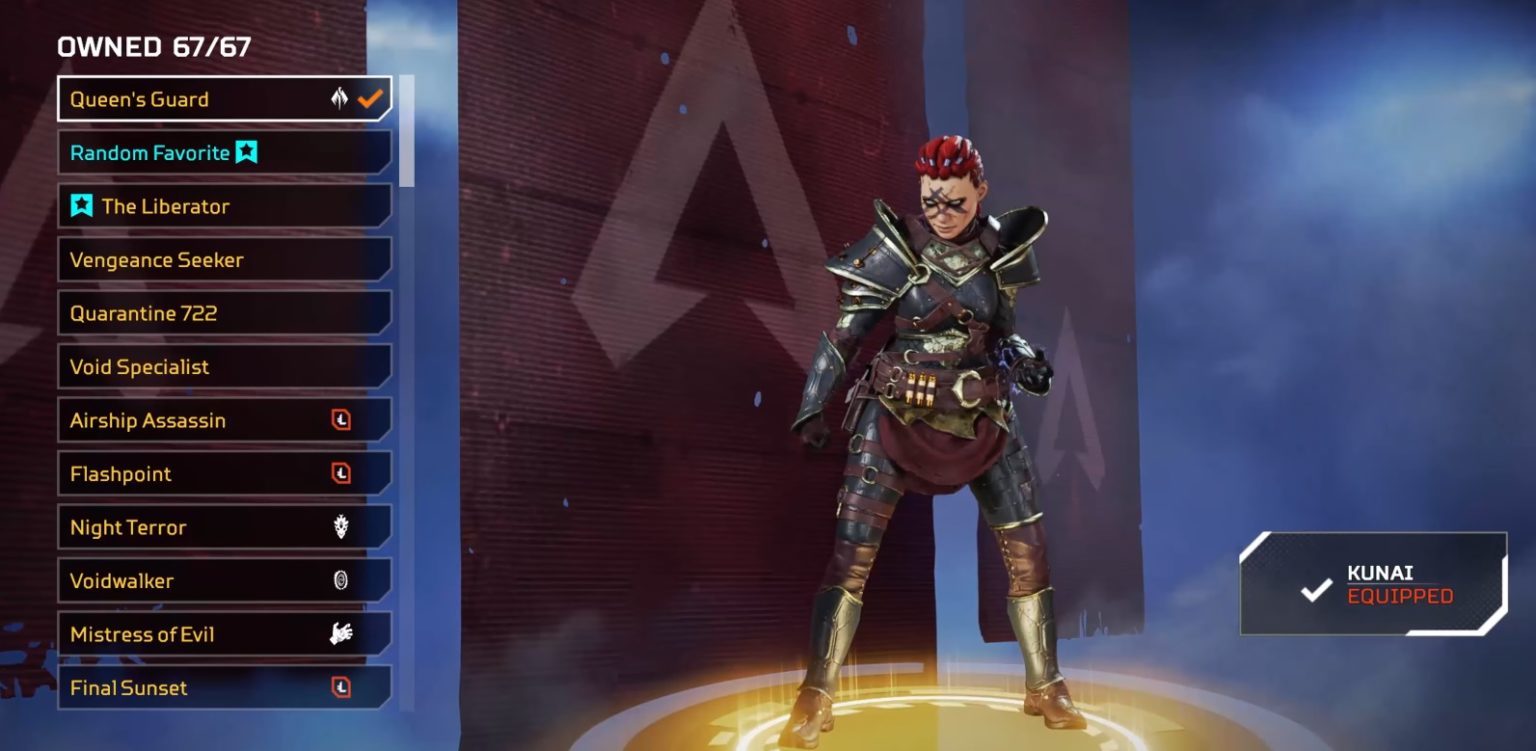Select the Vengeance Seeker skin
Image resolution: width=1536 pixels, height=751 pixels.
(x=200, y=260)
